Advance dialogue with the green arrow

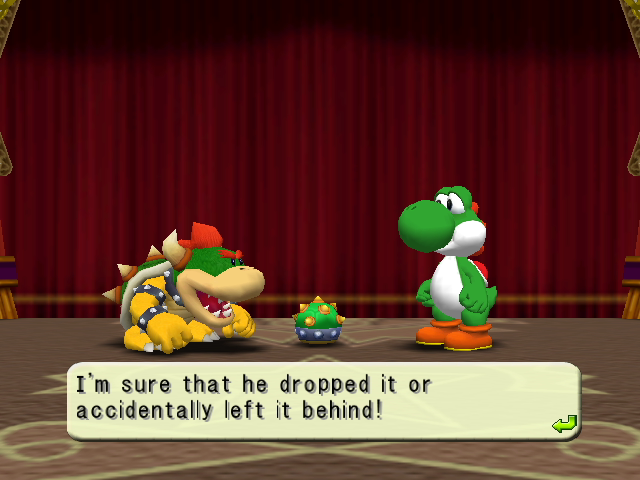[x=564, y=425]
